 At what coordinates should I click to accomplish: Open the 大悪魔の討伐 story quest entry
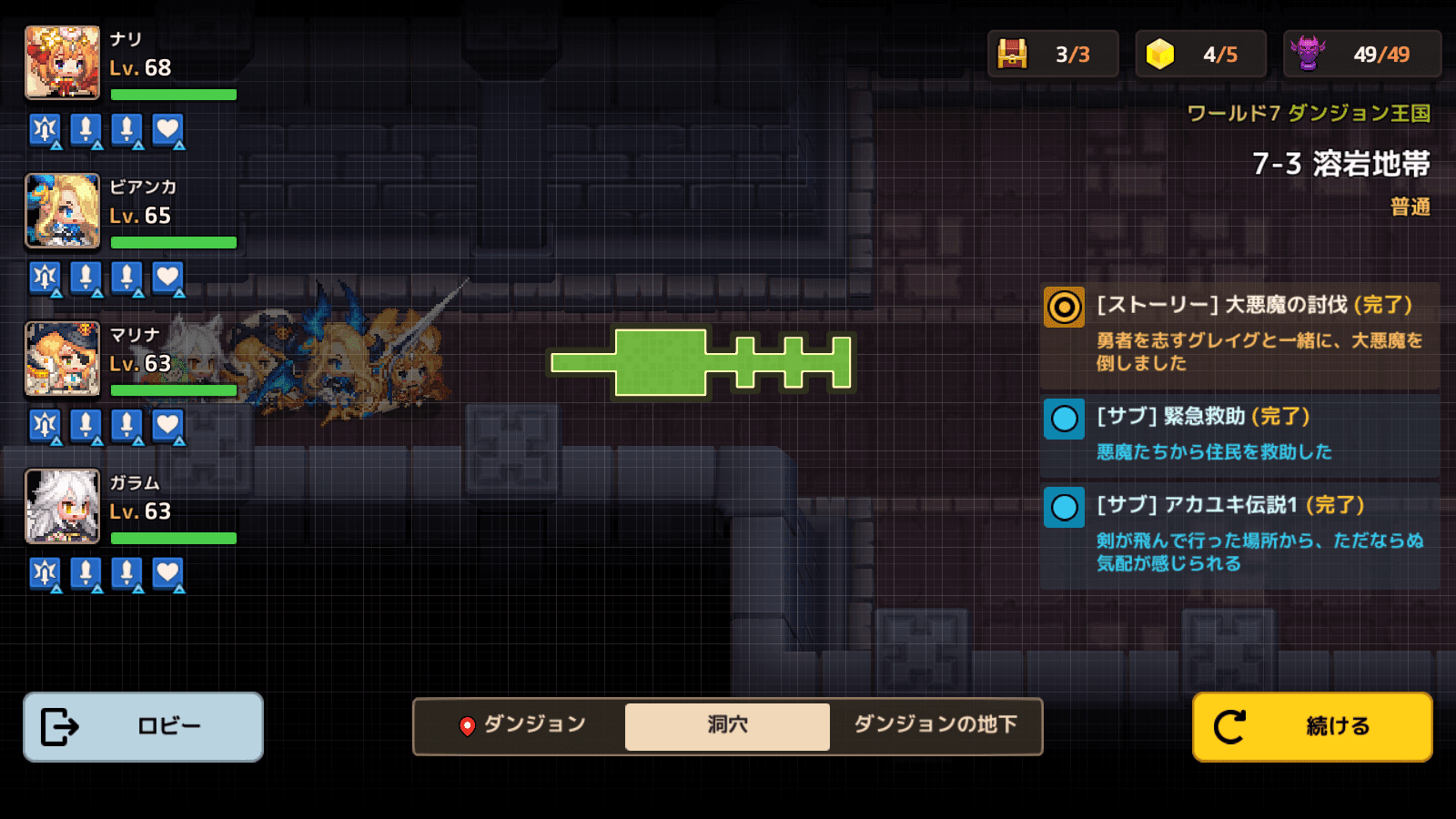[x=1239, y=332]
